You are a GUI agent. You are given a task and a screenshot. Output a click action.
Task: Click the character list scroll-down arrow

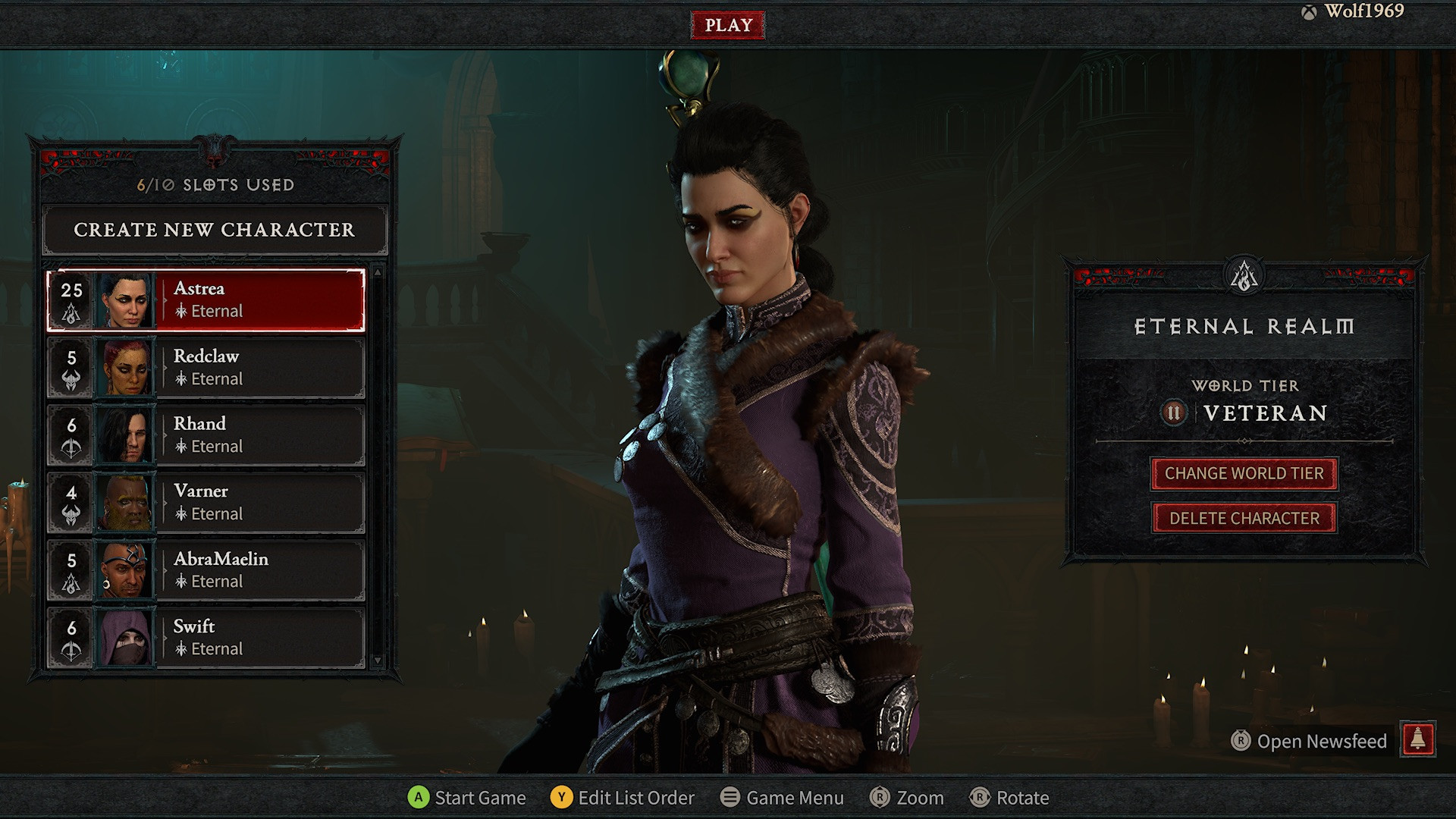point(378,661)
